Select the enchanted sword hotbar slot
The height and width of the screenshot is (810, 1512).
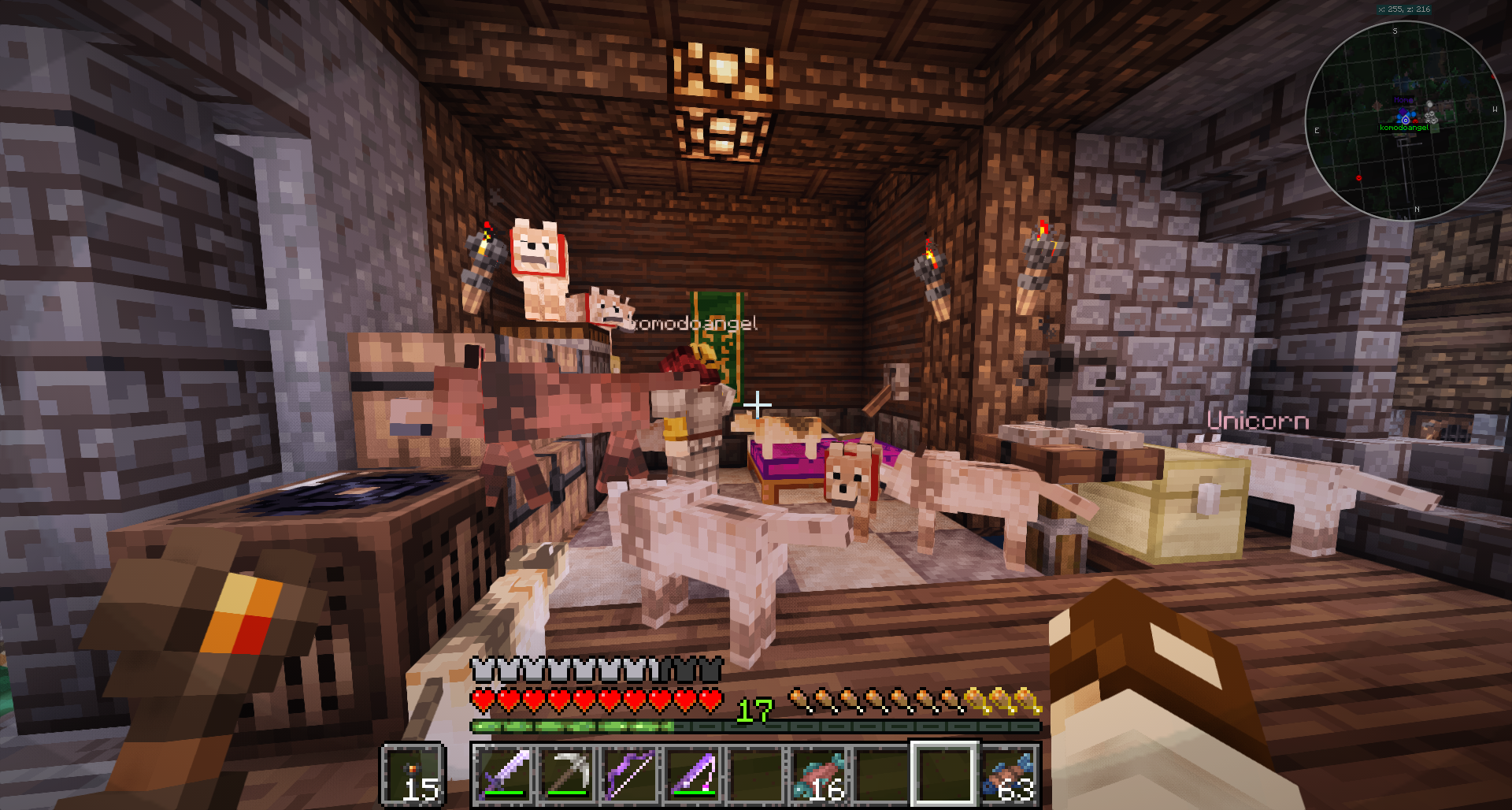[504, 774]
